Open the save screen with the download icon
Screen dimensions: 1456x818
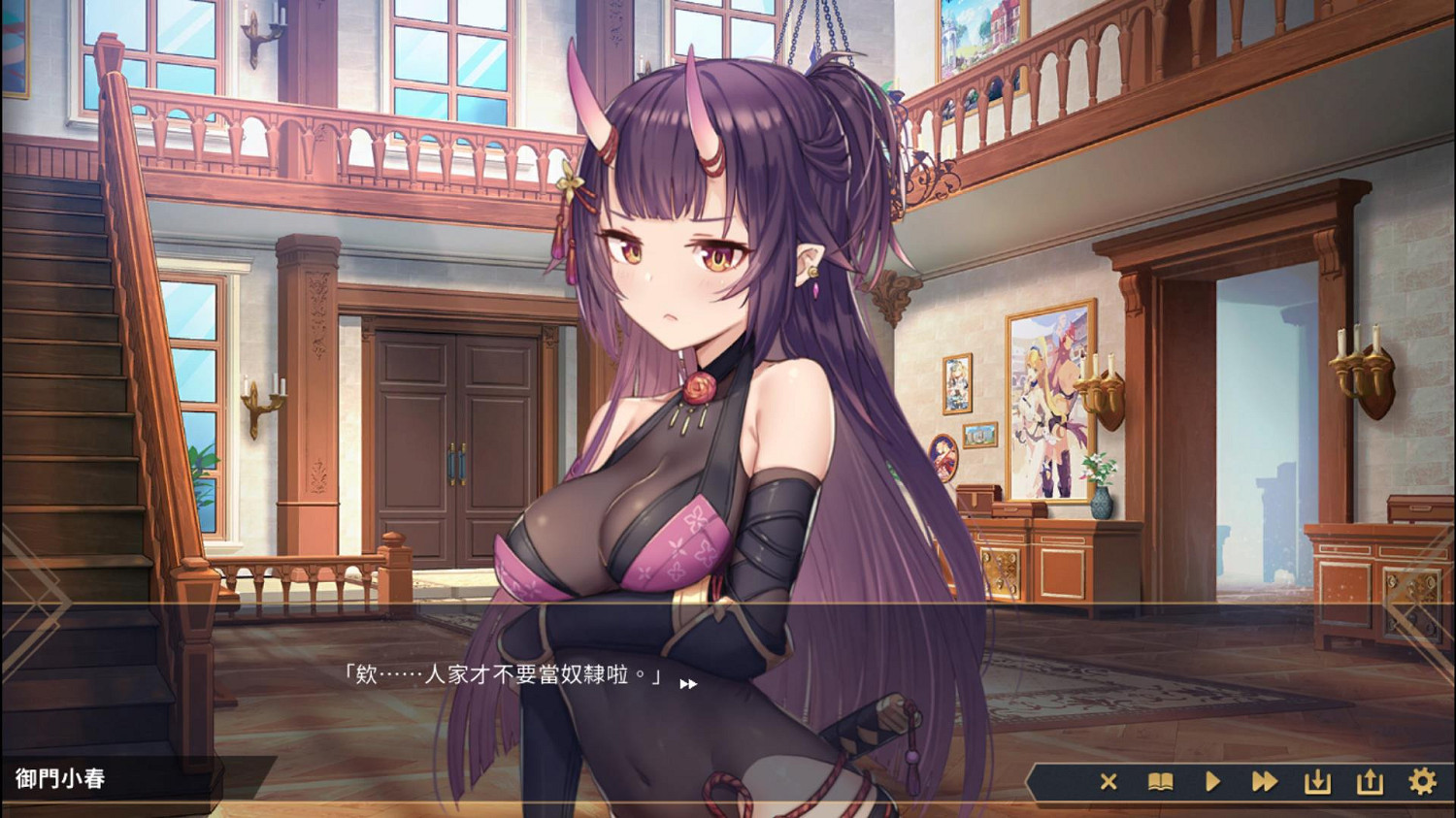point(1317,781)
